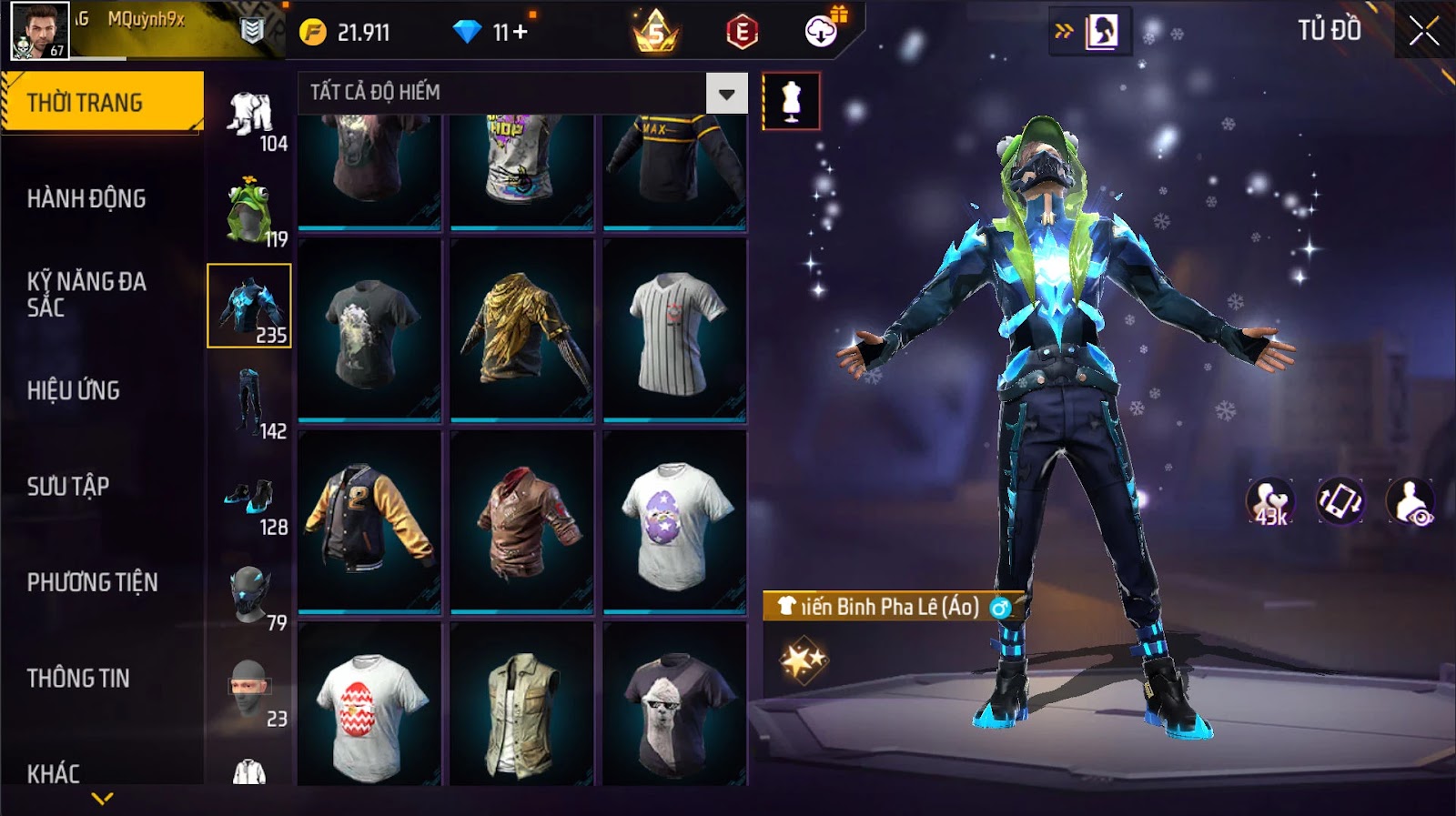The image size is (1456, 816).
Task: Choose the red egg white t-shirt
Action: tap(369, 705)
